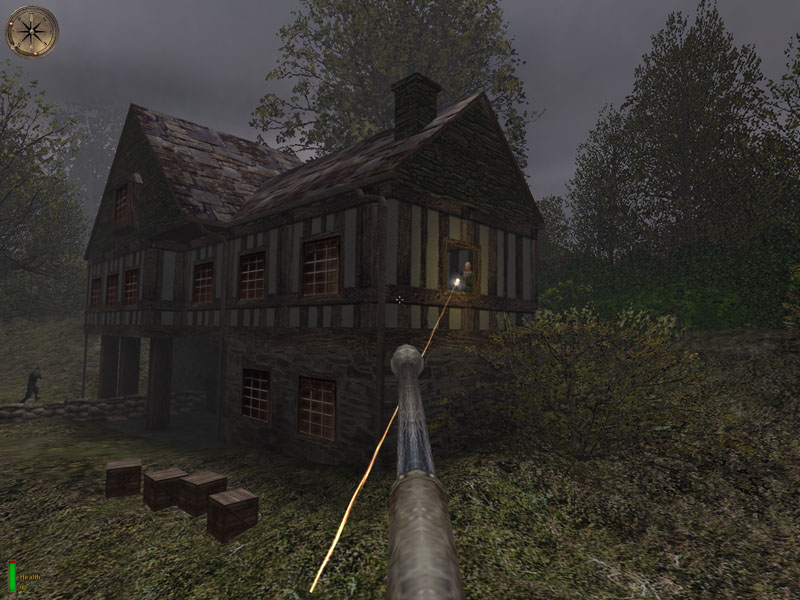Image resolution: width=800 pixels, height=600 pixels.
Task: Click the compass in the corner
Action: pos(32,31)
